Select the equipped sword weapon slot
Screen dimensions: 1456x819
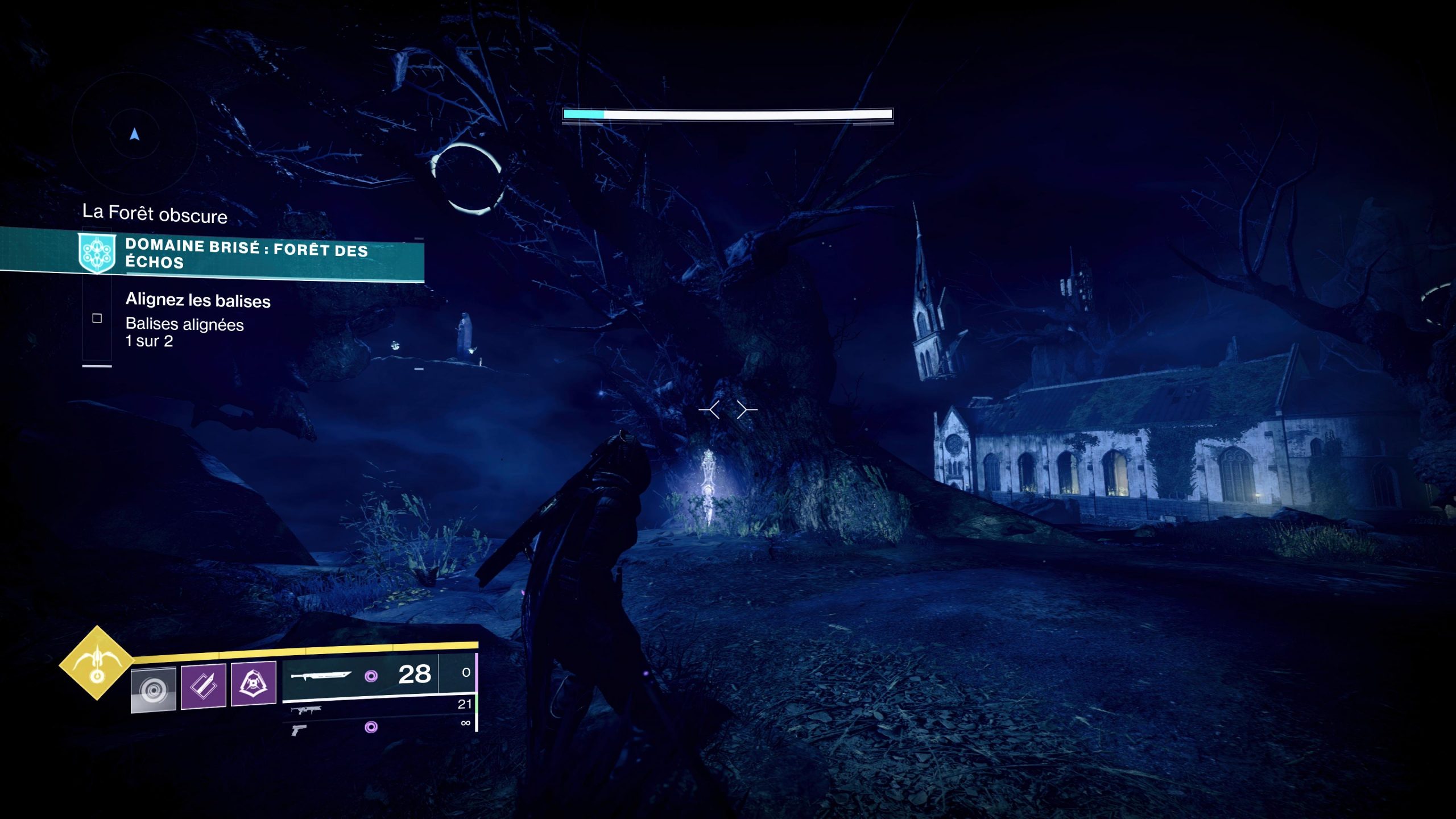[321, 676]
